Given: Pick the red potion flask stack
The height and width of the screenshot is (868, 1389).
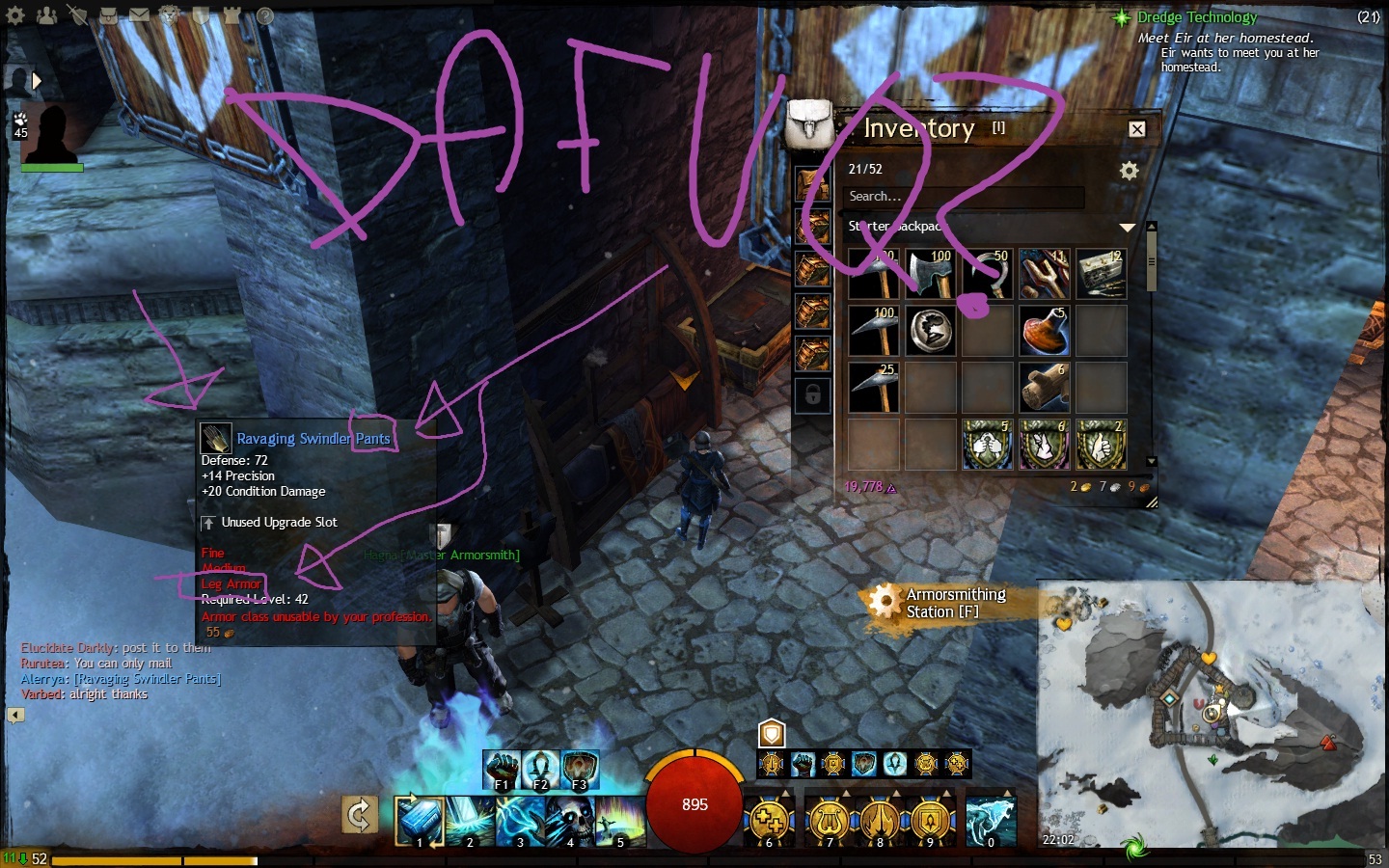Looking at the screenshot, I should pos(1044,331).
